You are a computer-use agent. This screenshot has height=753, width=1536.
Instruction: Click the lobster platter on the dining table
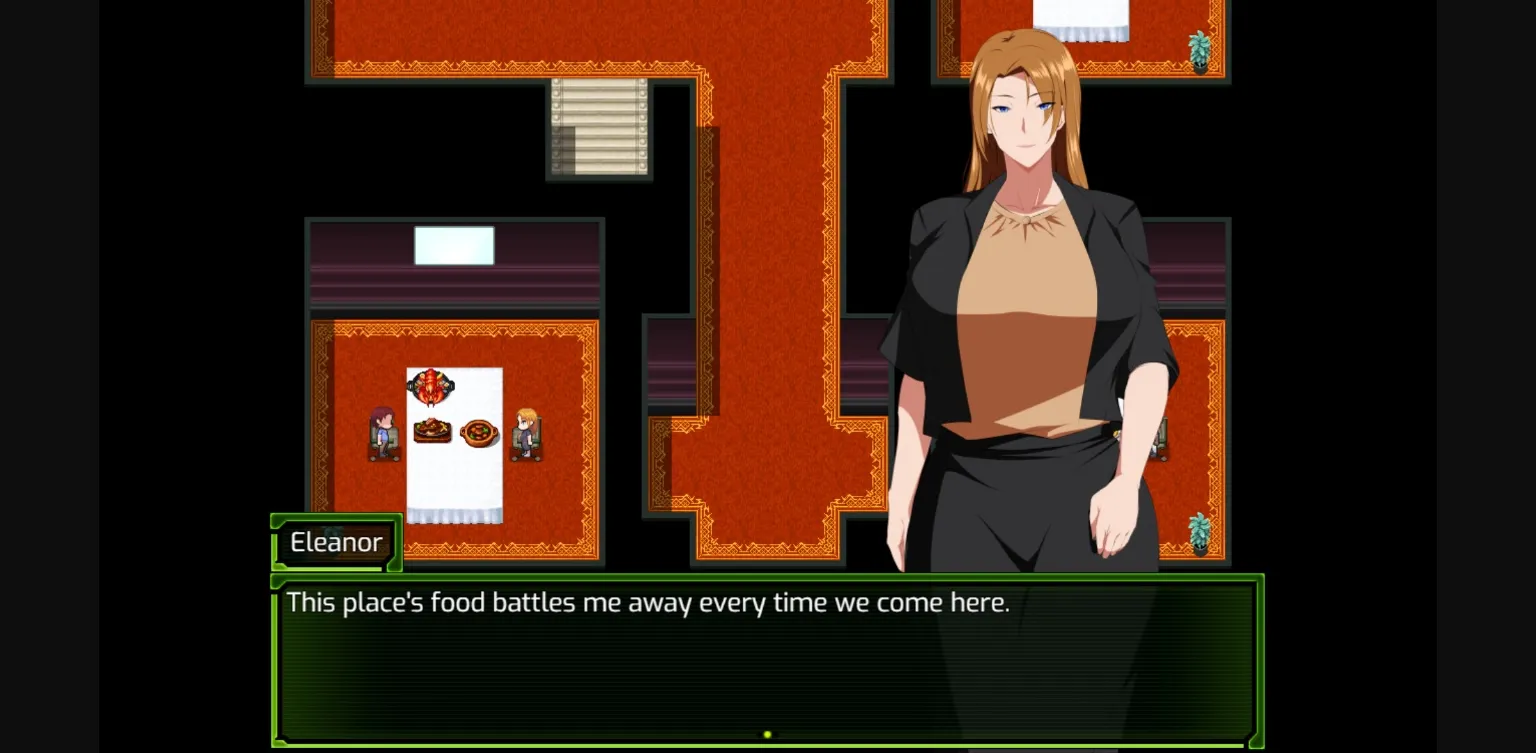430,387
